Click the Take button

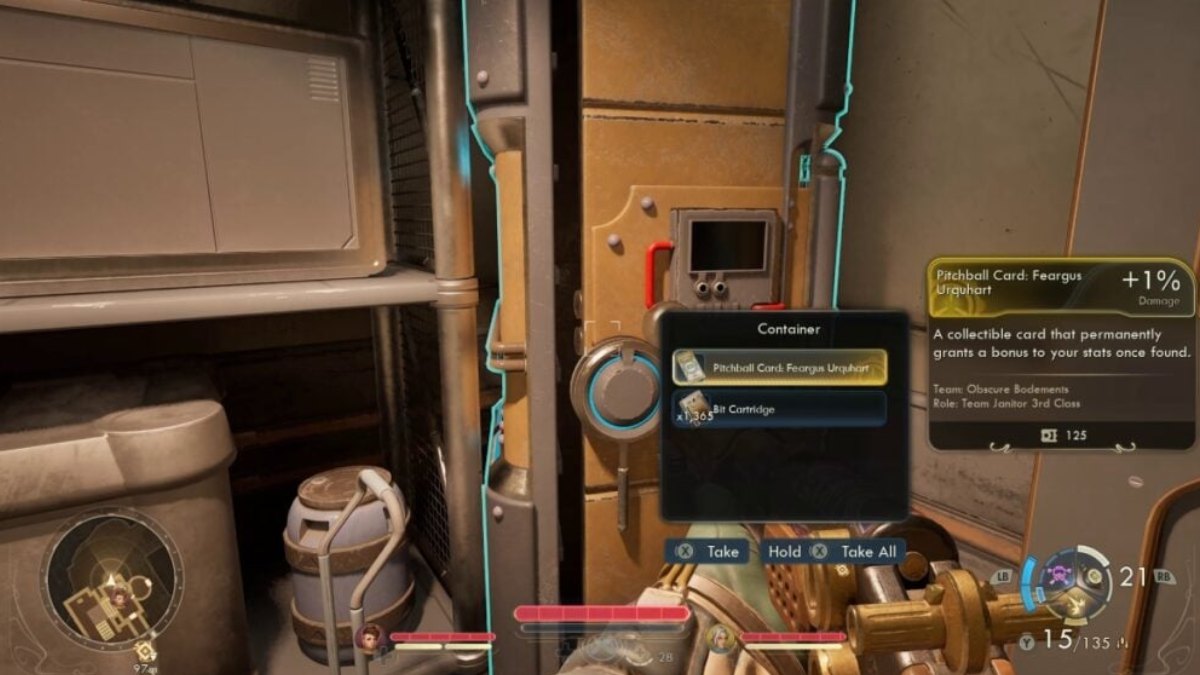[x=708, y=551]
